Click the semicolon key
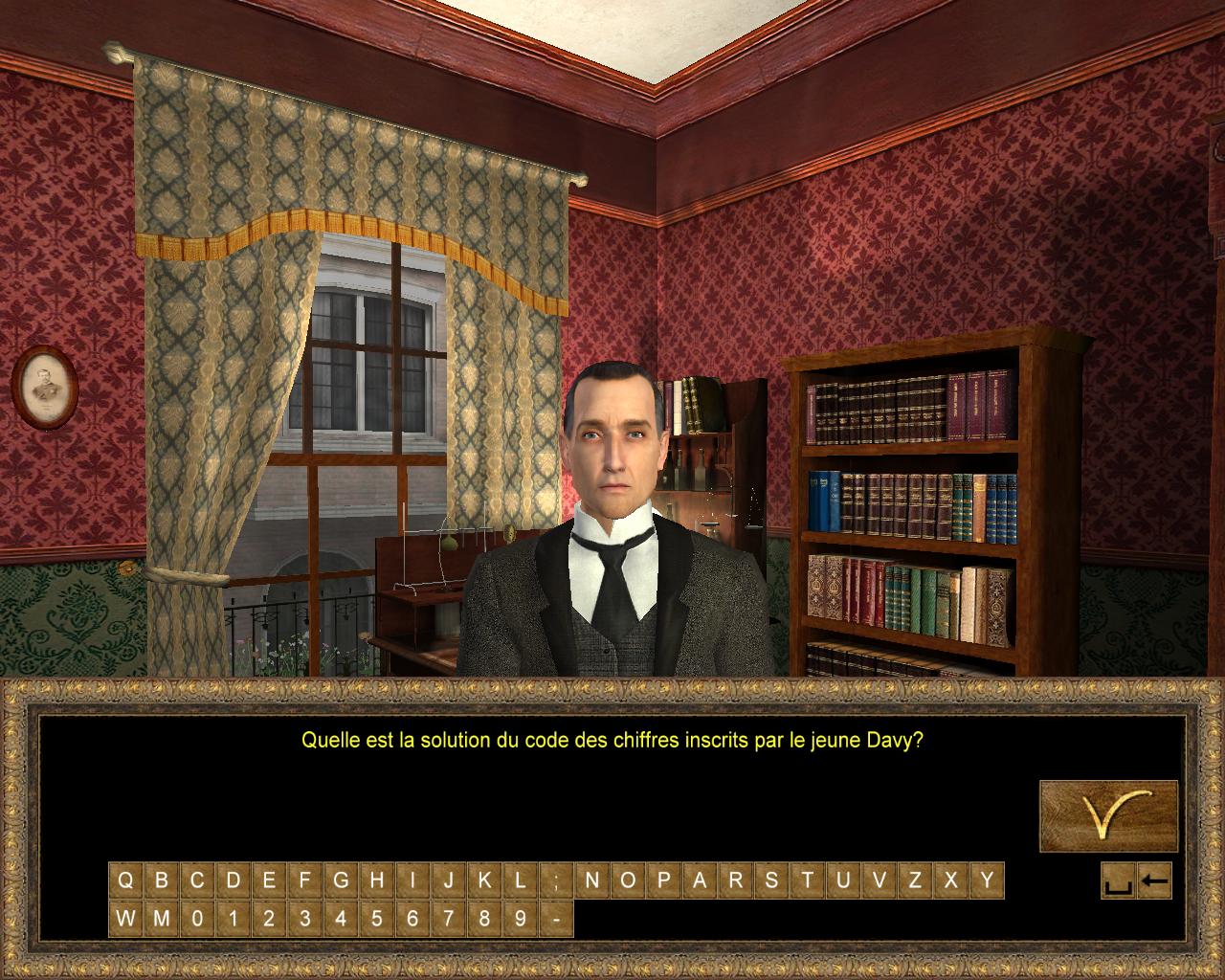 click(x=556, y=880)
